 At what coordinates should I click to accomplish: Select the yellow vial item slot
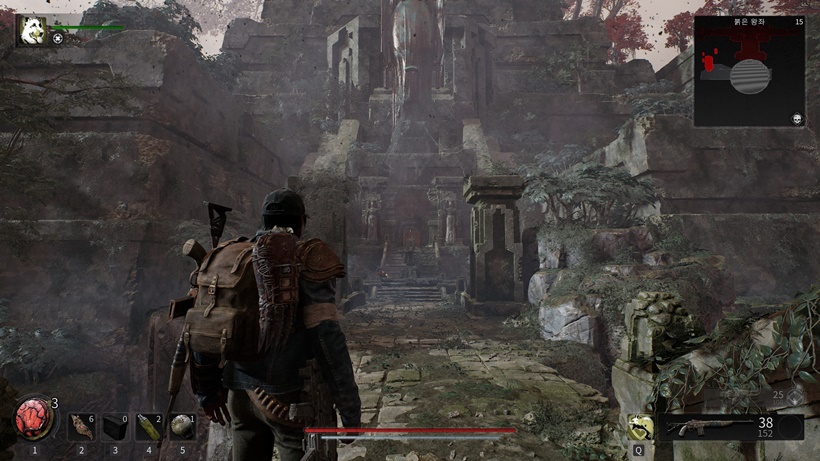(149, 427)
